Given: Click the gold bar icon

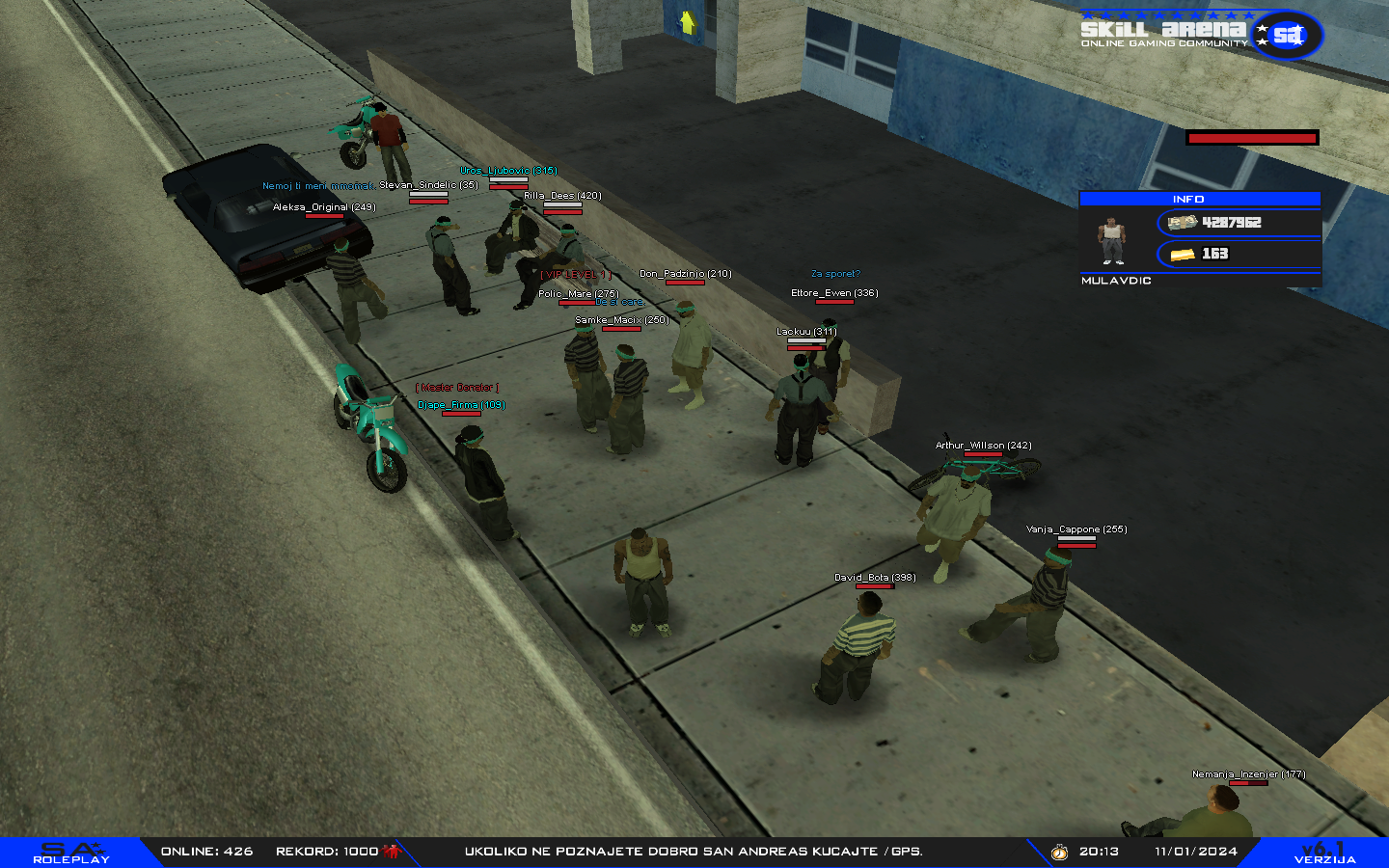Looking at the screenshot, I should tap(1183, 255).
